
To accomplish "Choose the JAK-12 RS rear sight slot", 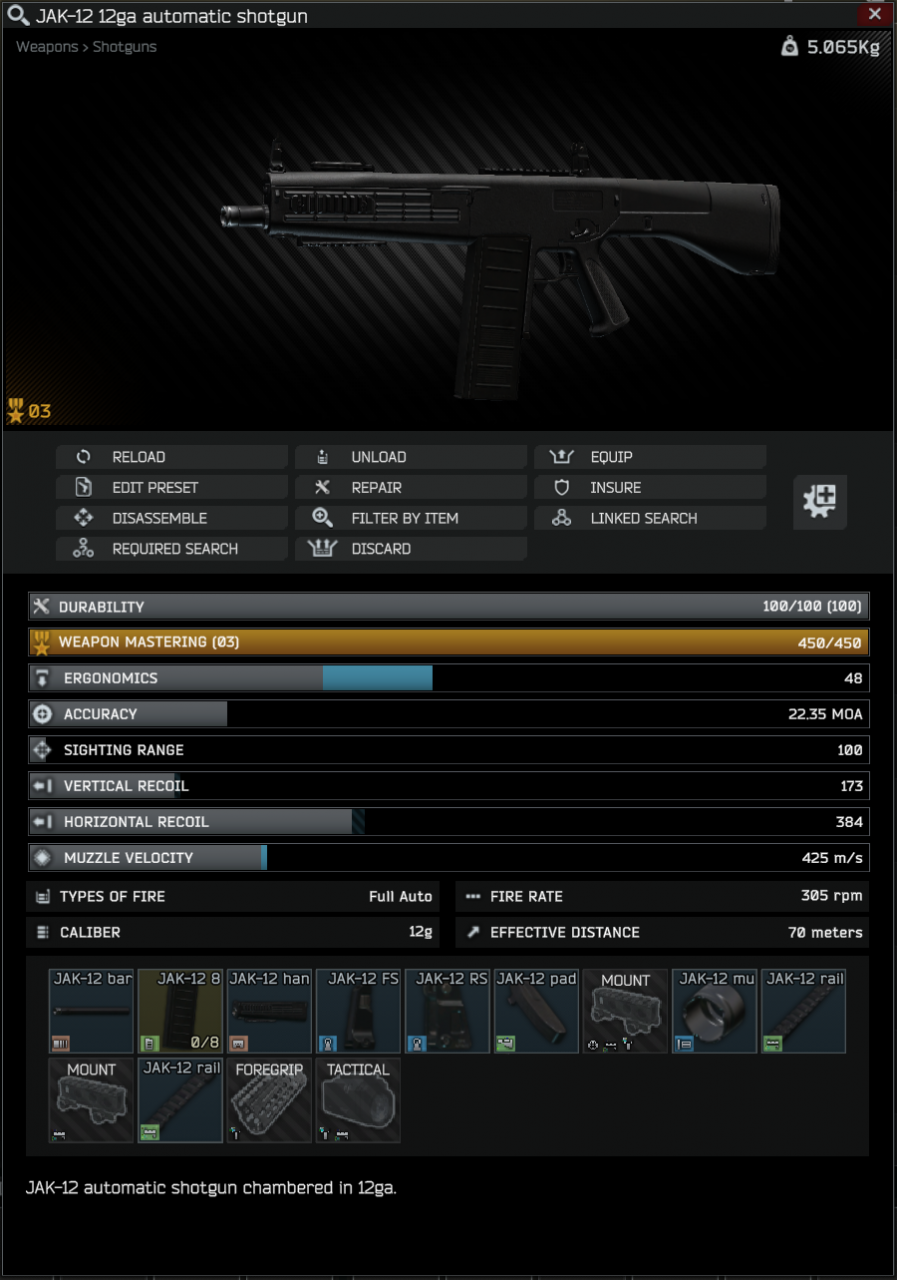I will click(448, 1011).
